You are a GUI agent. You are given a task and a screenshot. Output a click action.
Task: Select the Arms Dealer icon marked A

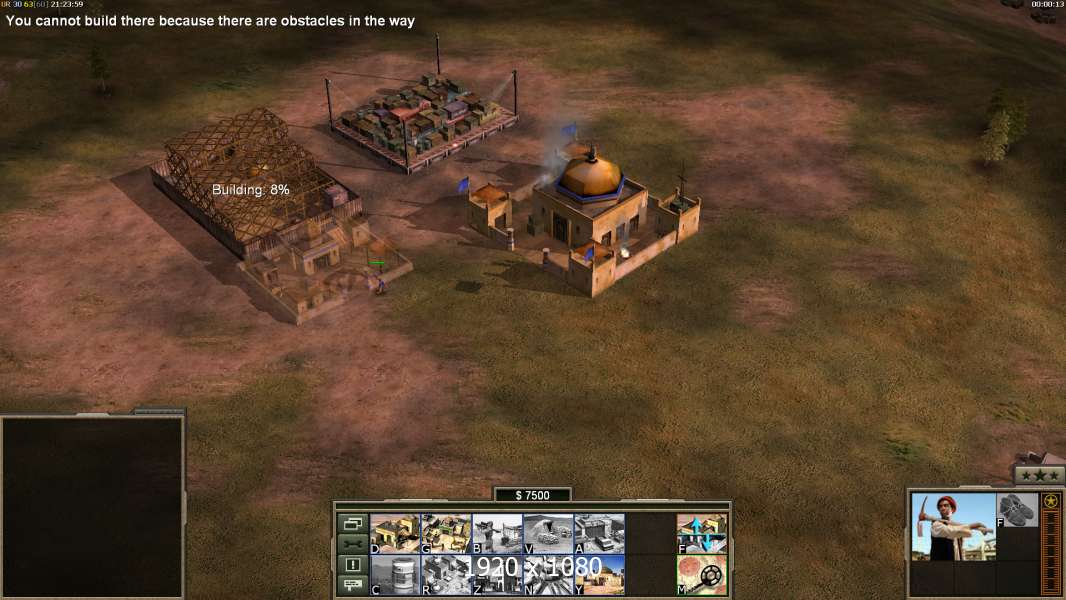pos(599,534)
